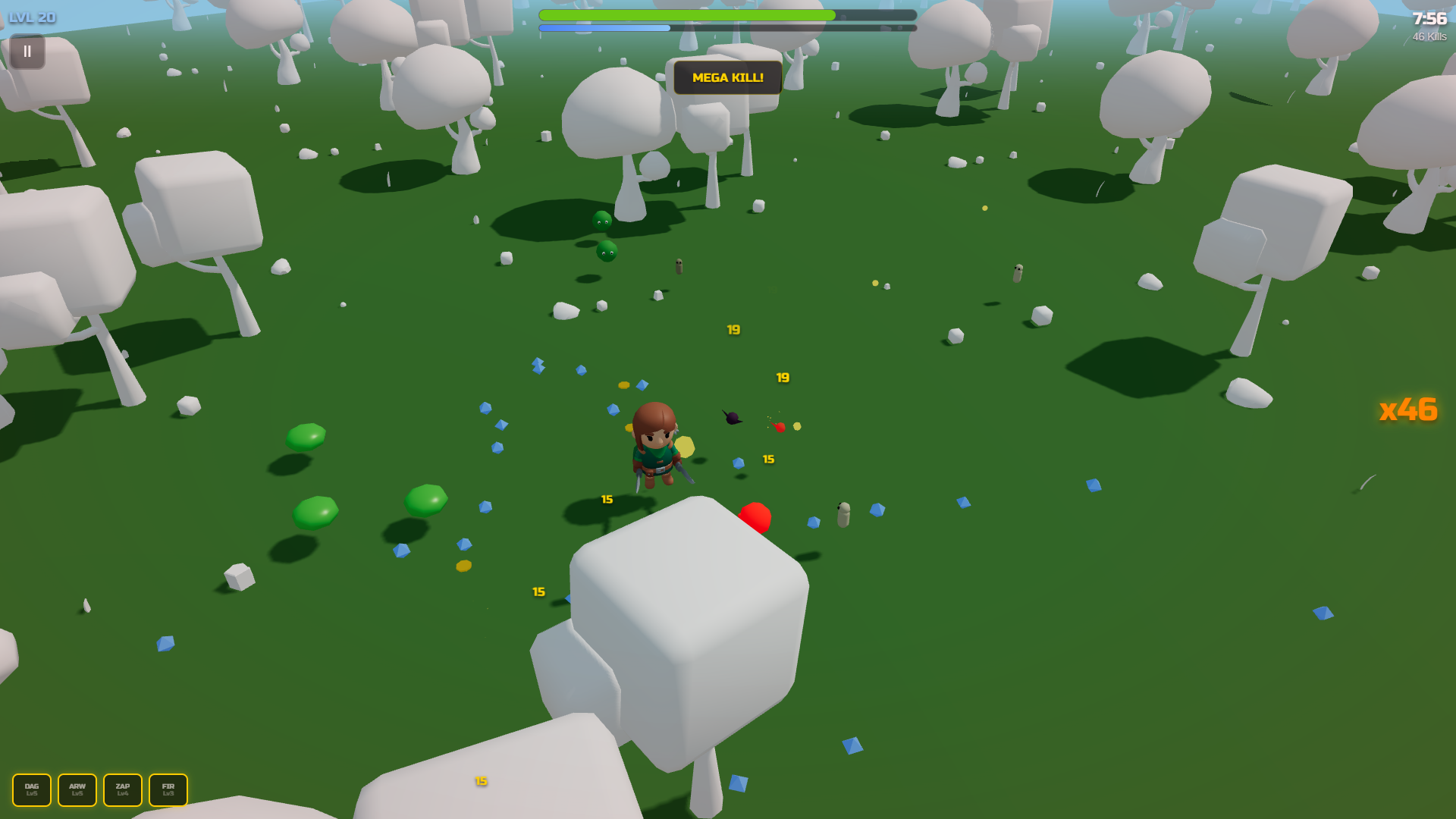Select the ZAP Lv4 weapon slot
This screenshot has height=819, width=1456.
coord(123,789)
